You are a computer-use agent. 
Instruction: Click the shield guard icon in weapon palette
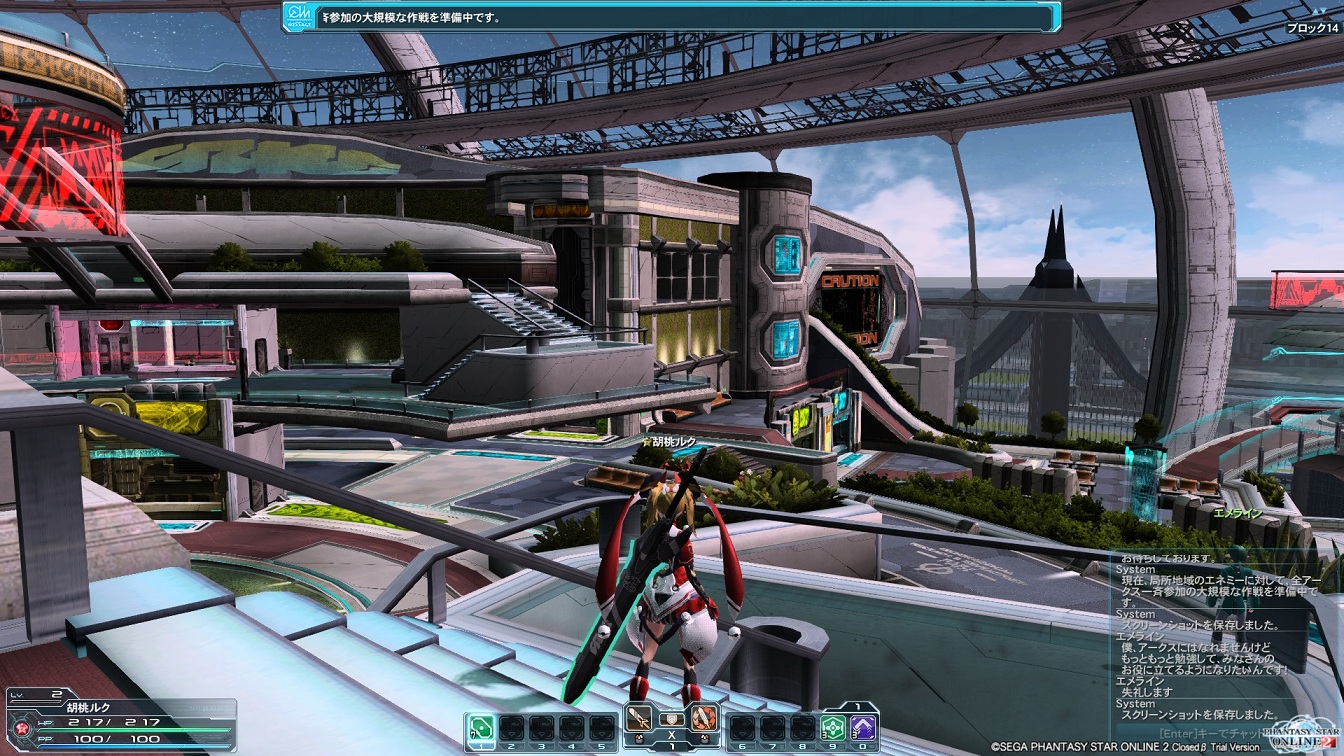[672, 719]
